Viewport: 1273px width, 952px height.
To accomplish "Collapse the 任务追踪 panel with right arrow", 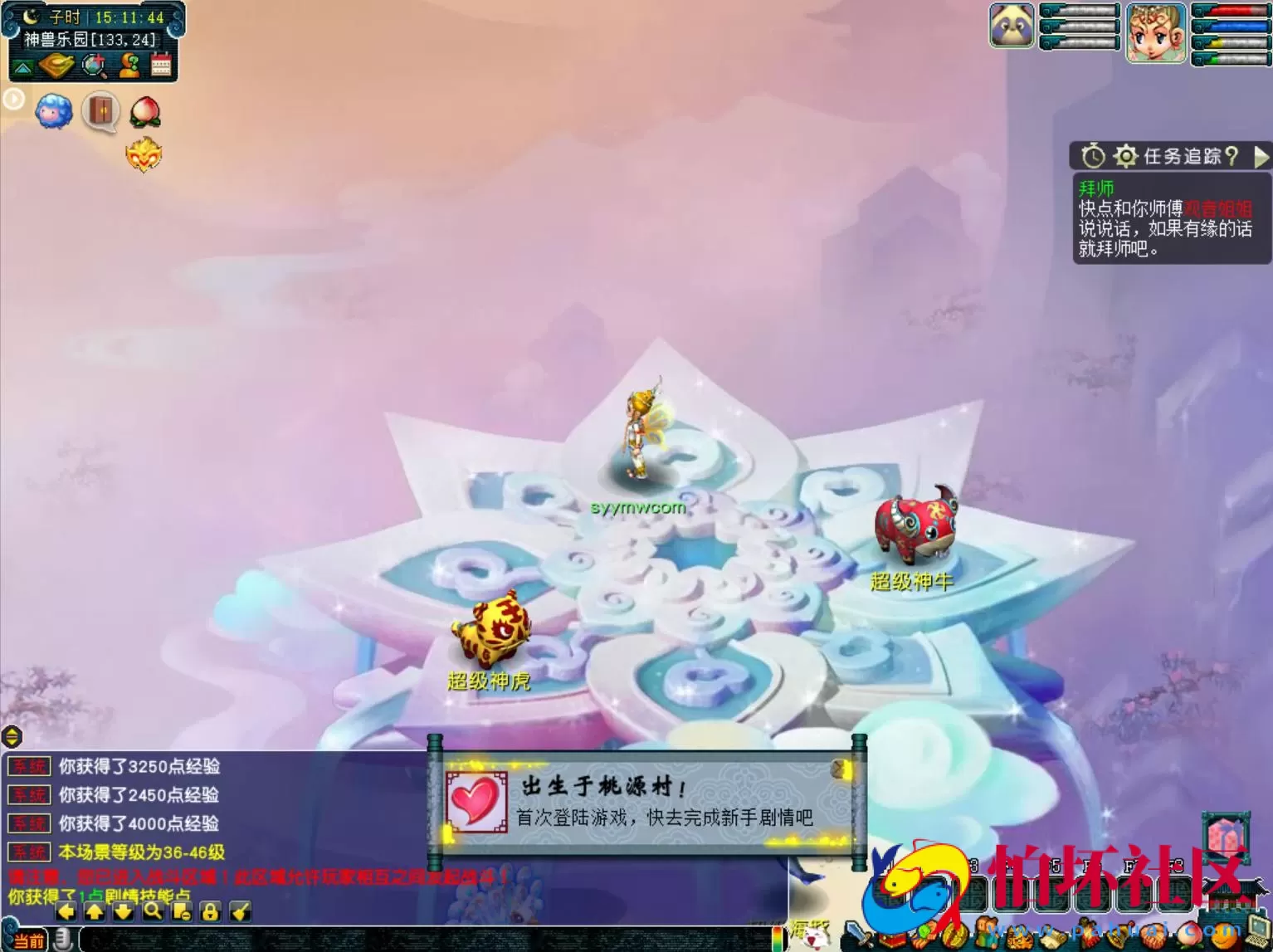I will tap(1260, 158).
